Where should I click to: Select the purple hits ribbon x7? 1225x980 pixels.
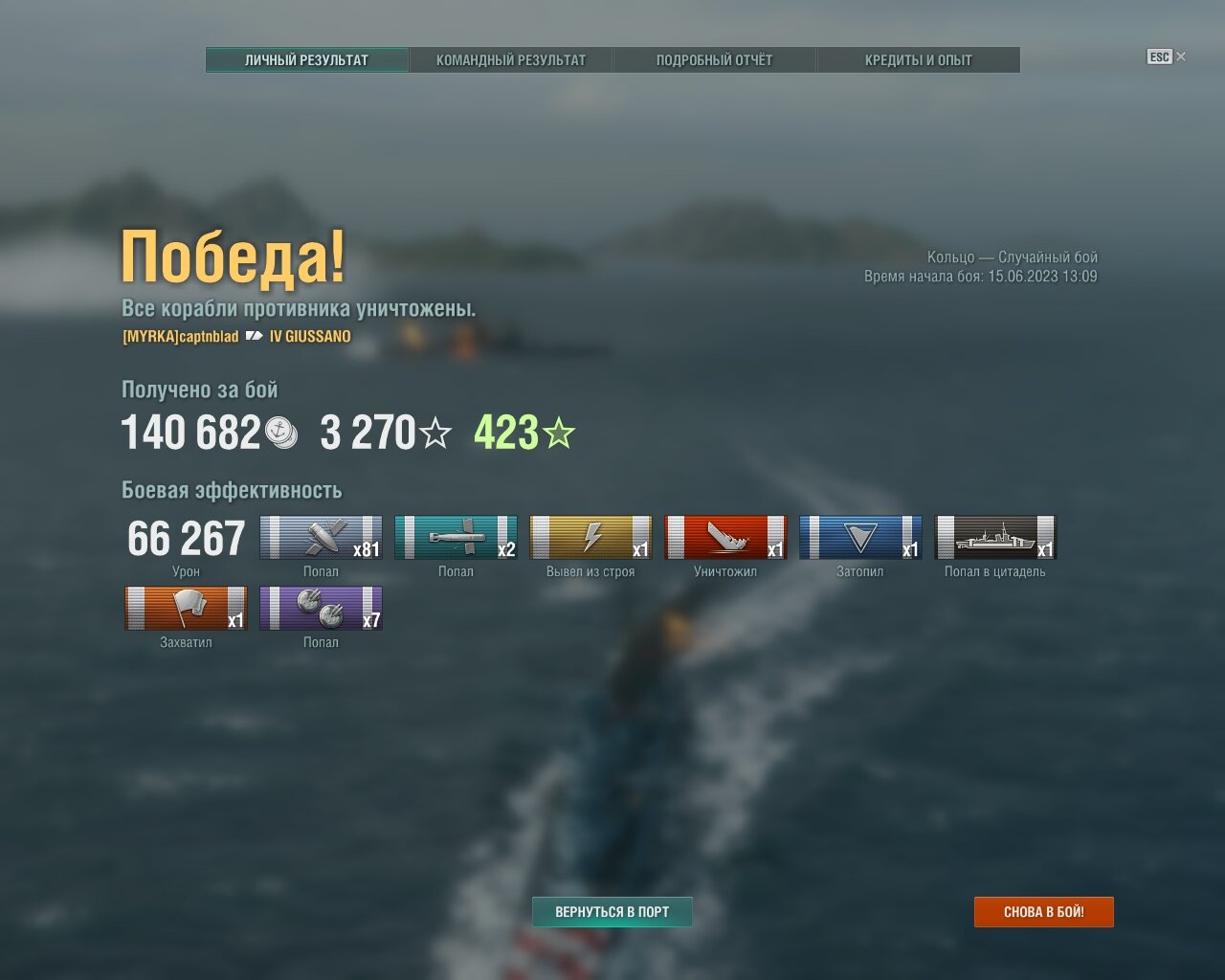tap(321, 609)
